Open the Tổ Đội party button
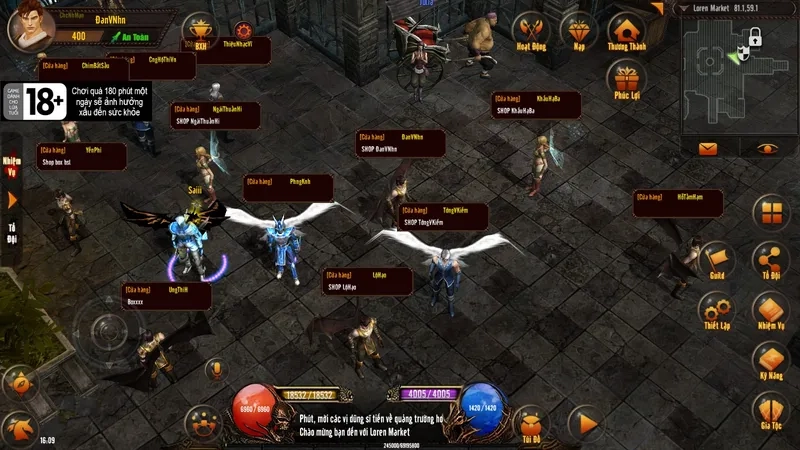 coord(770,259)
